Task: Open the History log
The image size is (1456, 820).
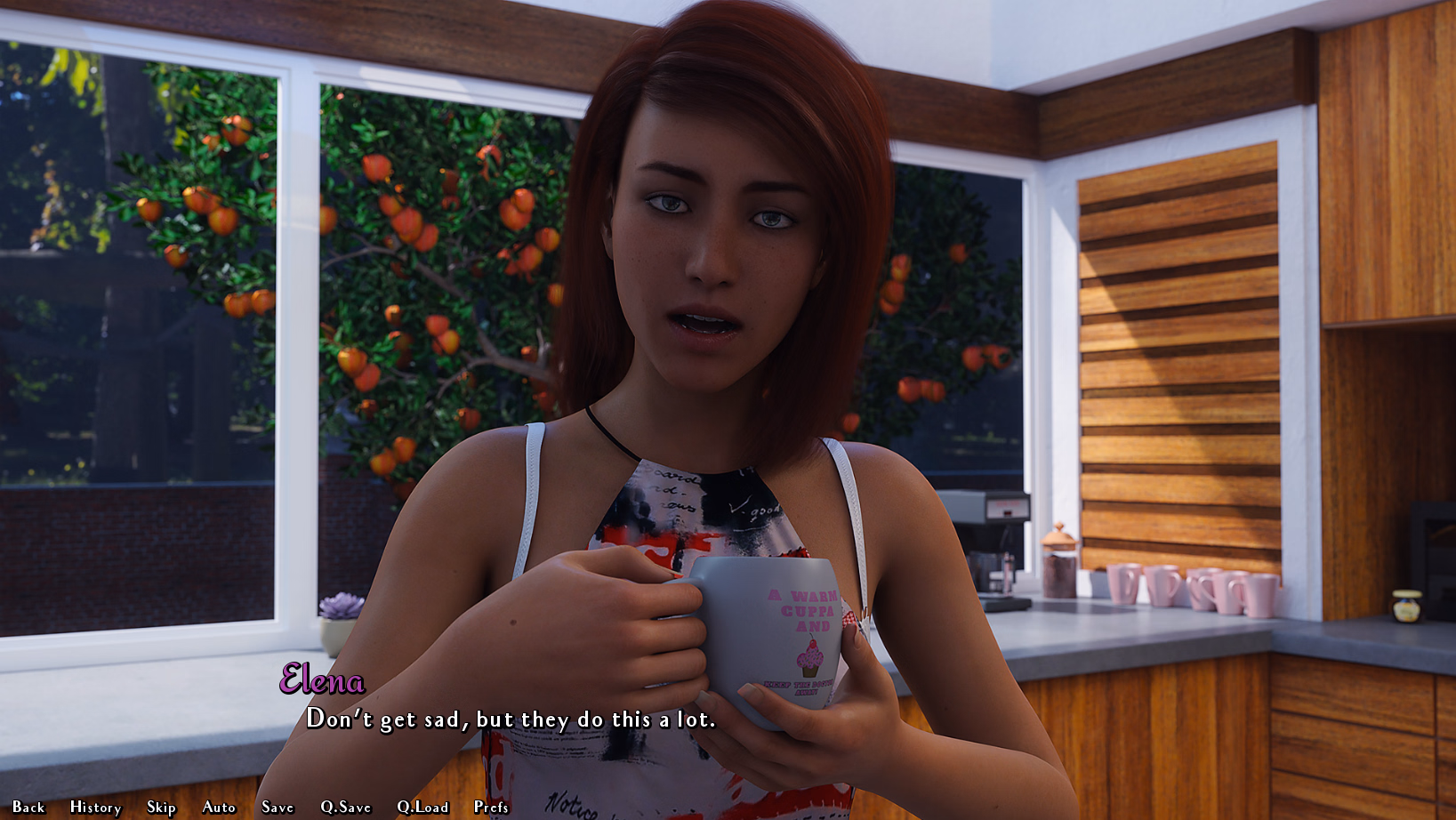Action: coord(95,807)
